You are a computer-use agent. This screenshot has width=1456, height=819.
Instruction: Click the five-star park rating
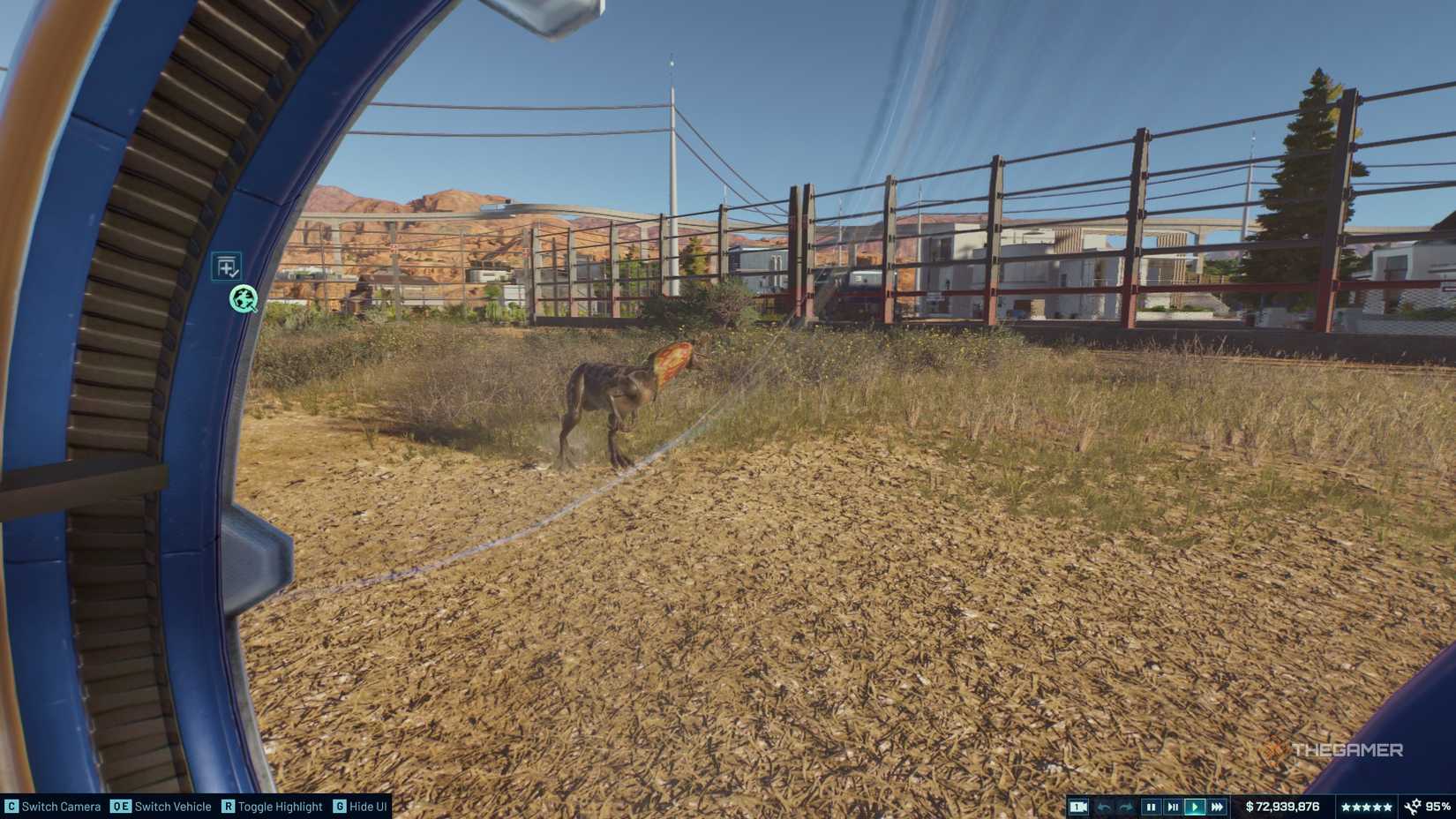pyautogui.click(x=1367, y=806)
